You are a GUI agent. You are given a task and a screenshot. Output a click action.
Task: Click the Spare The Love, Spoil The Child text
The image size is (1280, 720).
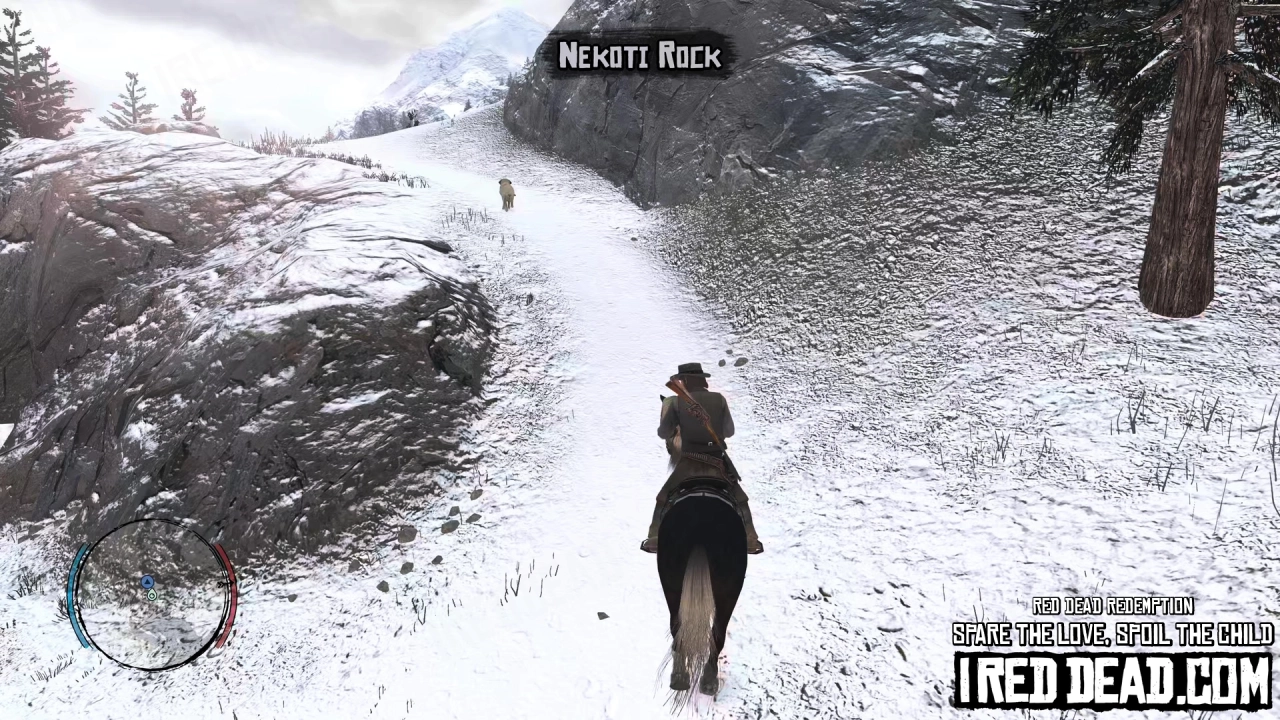point(1113,634)
